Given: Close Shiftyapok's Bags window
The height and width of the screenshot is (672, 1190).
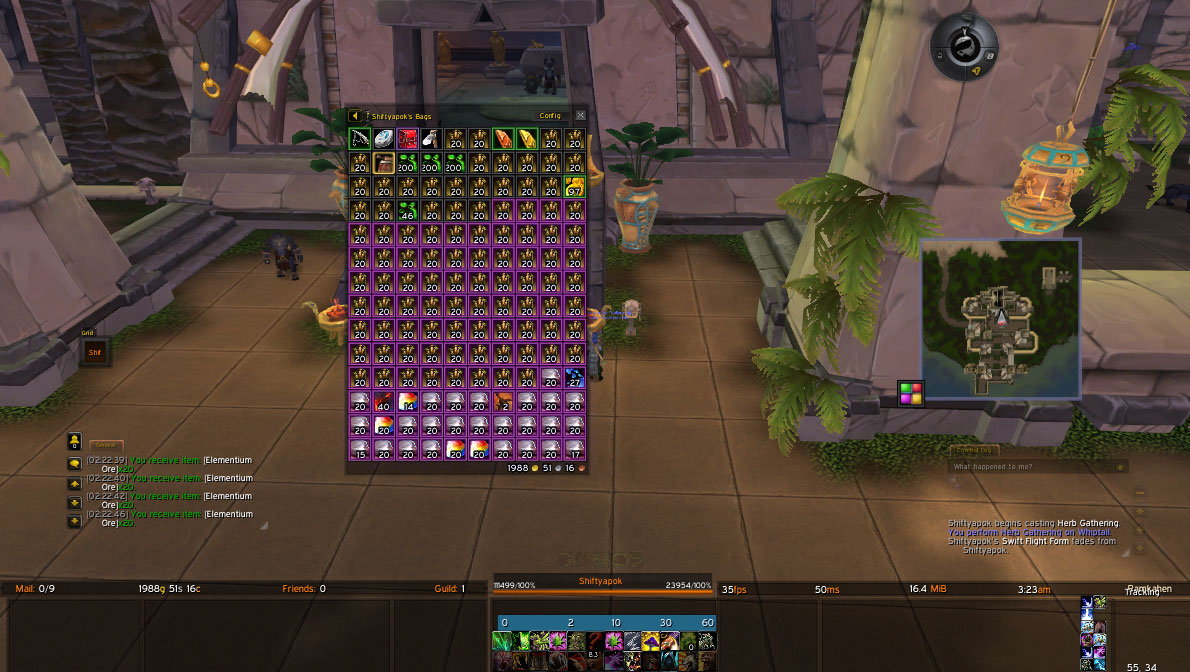Looking at the screenshot, I should pos(580,115).
